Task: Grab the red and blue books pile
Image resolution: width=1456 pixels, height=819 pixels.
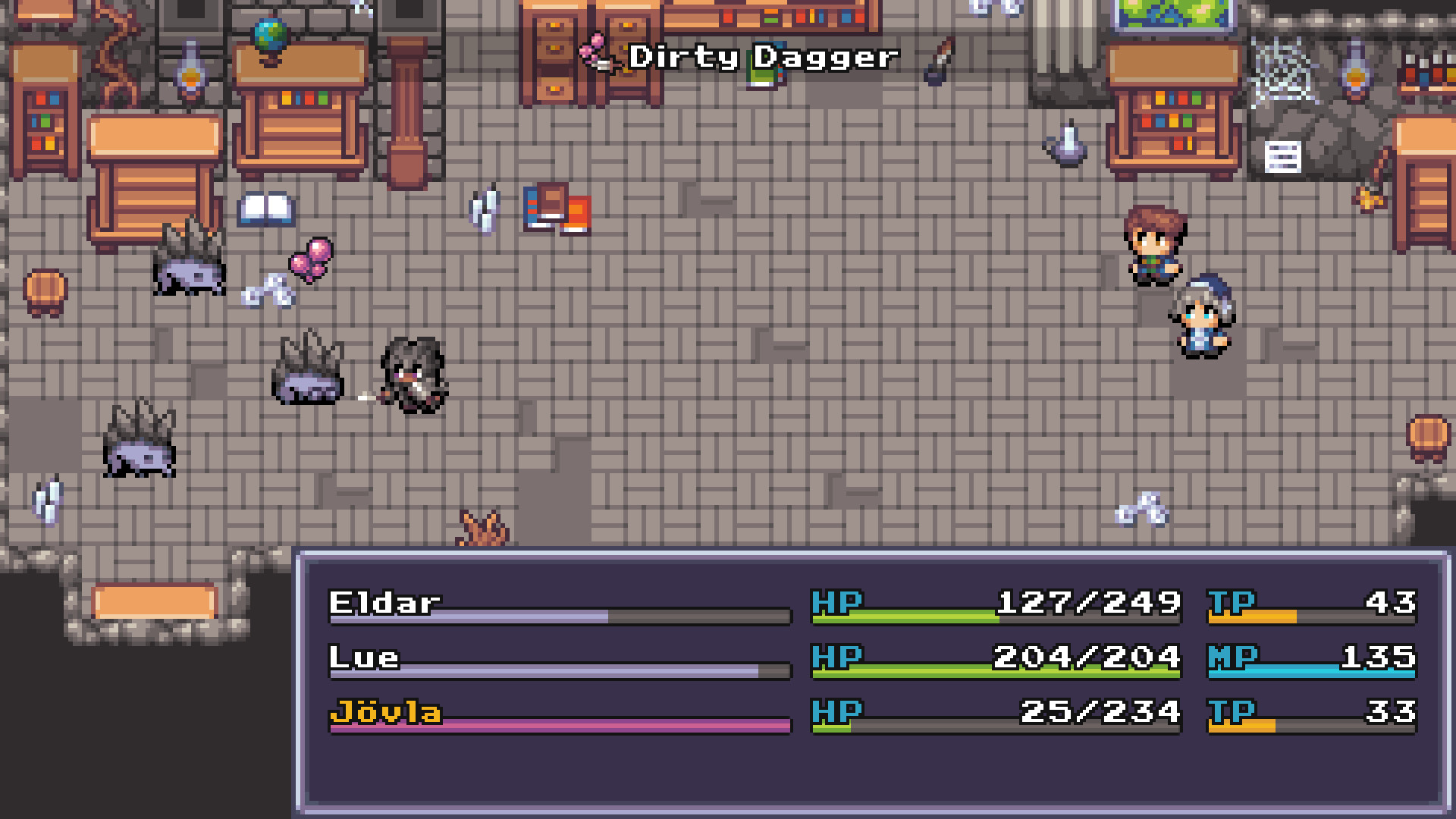Action: coord(557,209)
